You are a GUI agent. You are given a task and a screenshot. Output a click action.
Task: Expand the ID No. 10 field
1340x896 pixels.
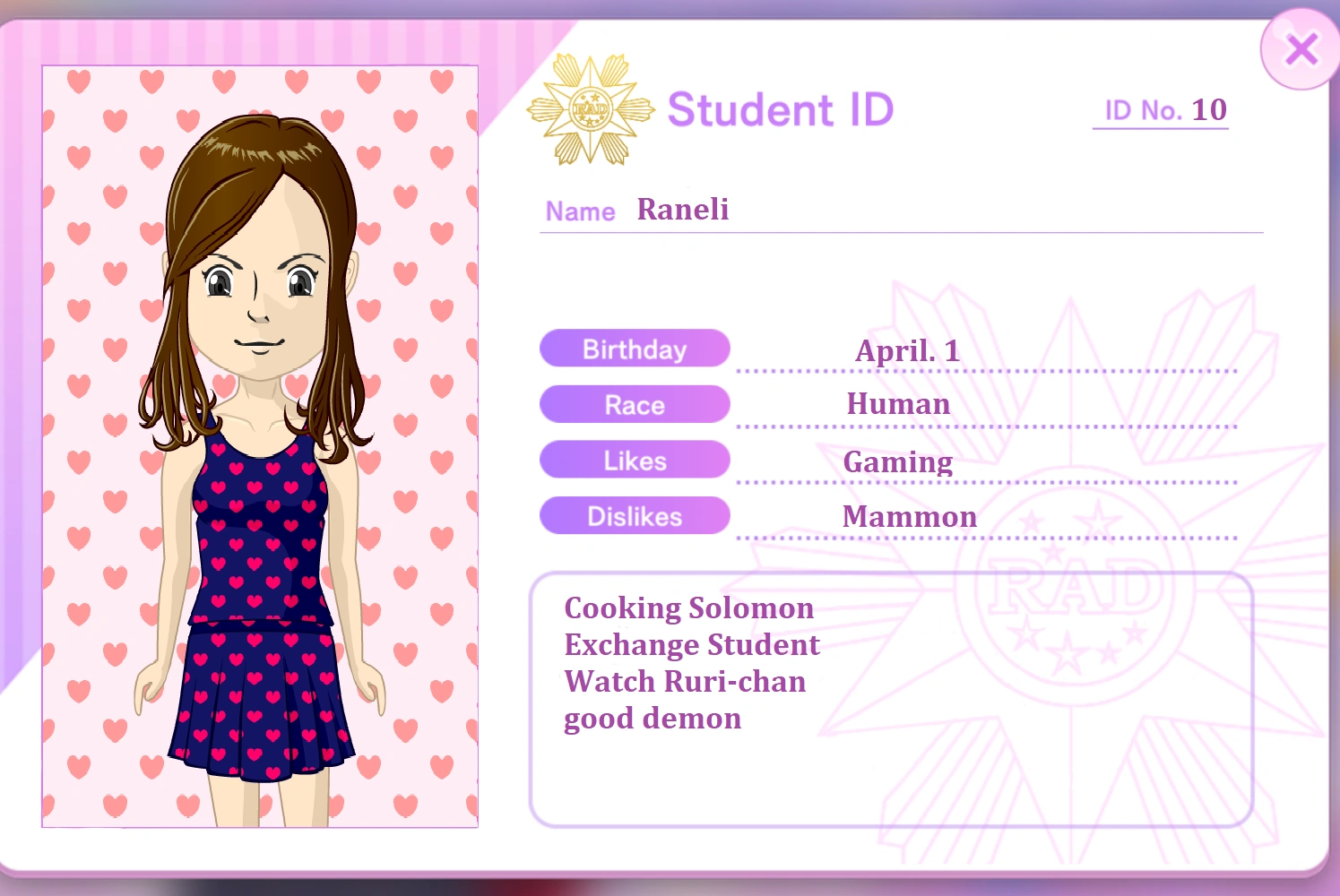click(x=1160, y=109)
